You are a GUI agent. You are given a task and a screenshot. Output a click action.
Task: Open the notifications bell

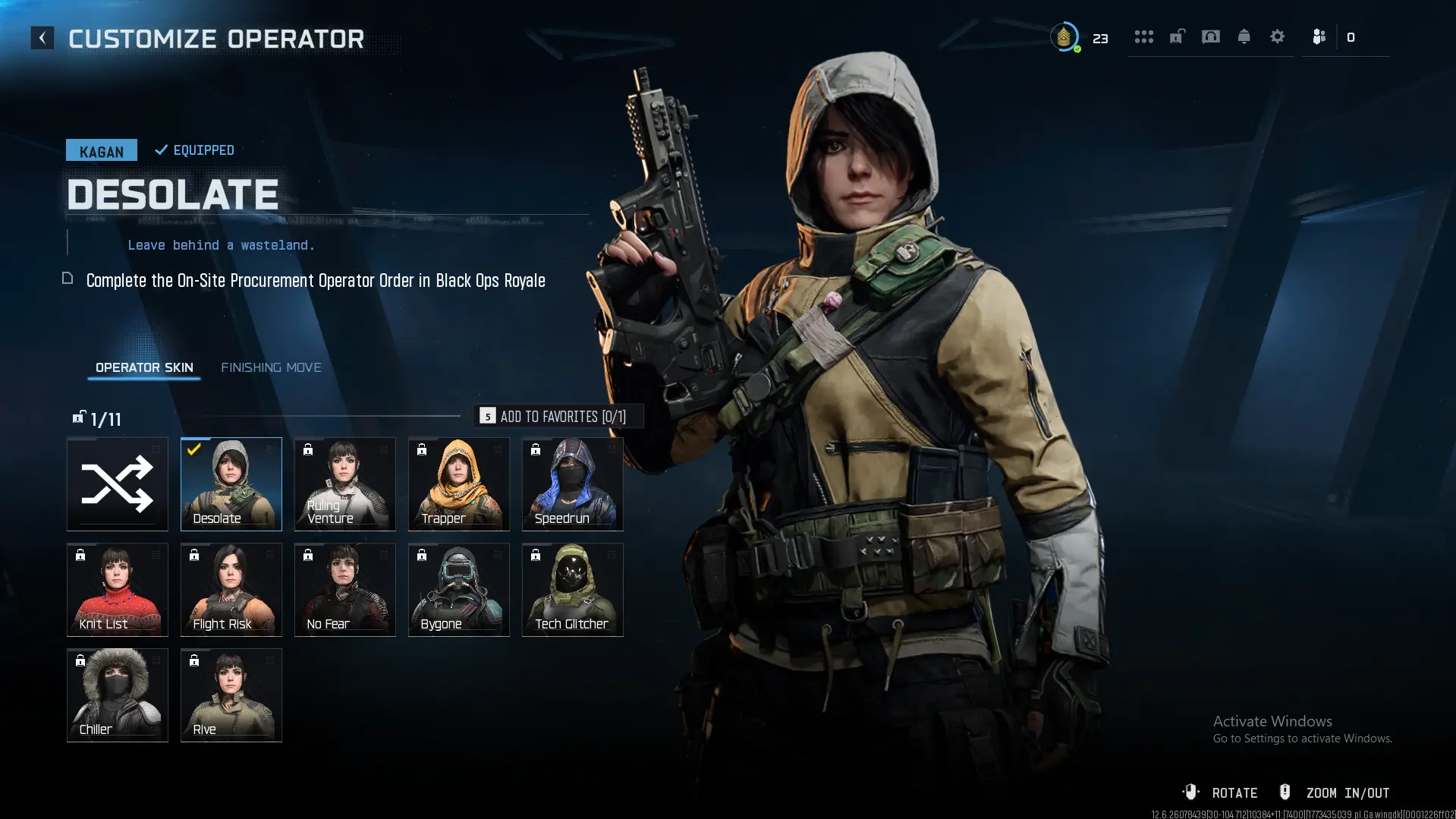point(1244,36)
